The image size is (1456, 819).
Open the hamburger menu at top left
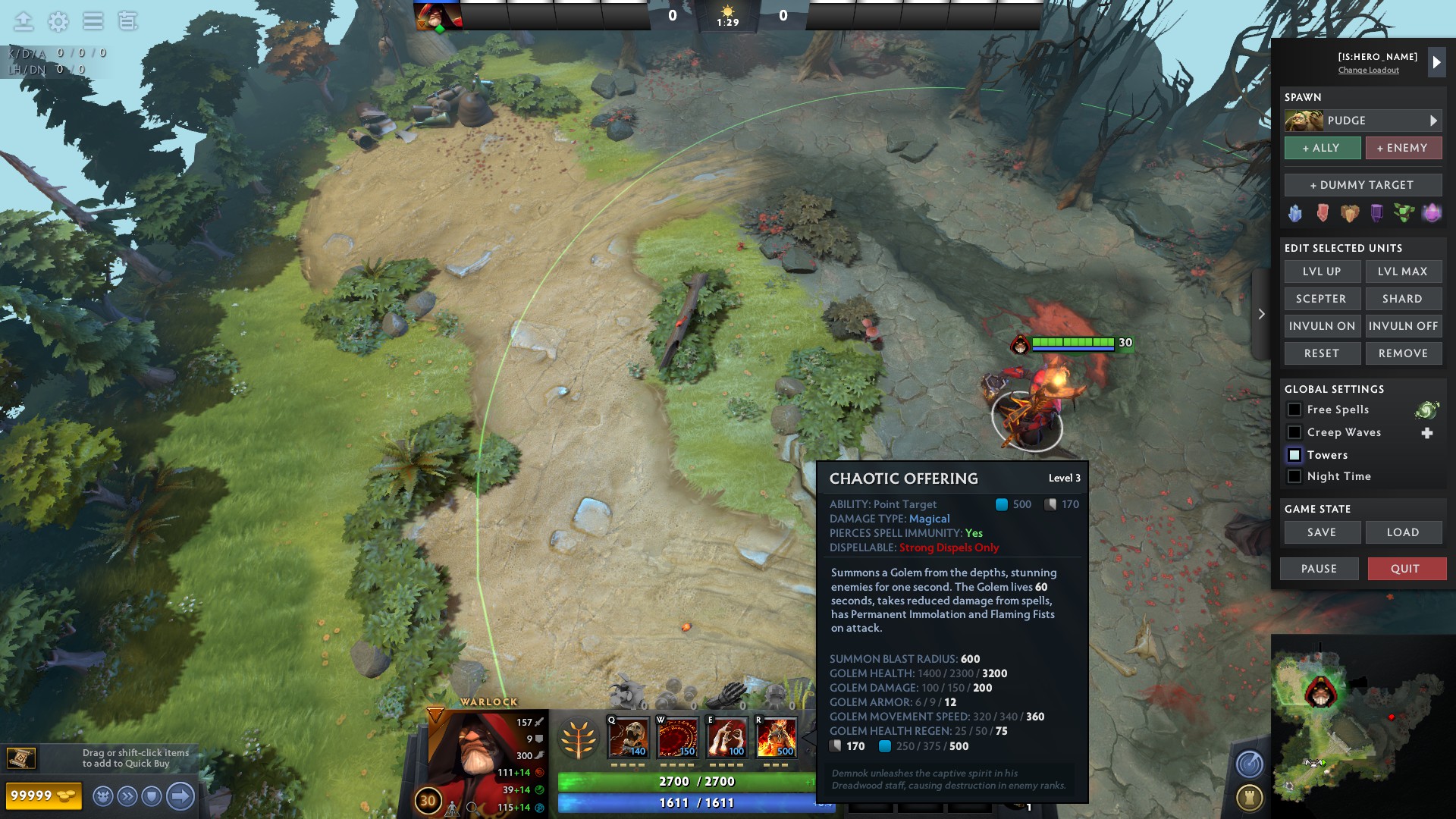[92, 22]
